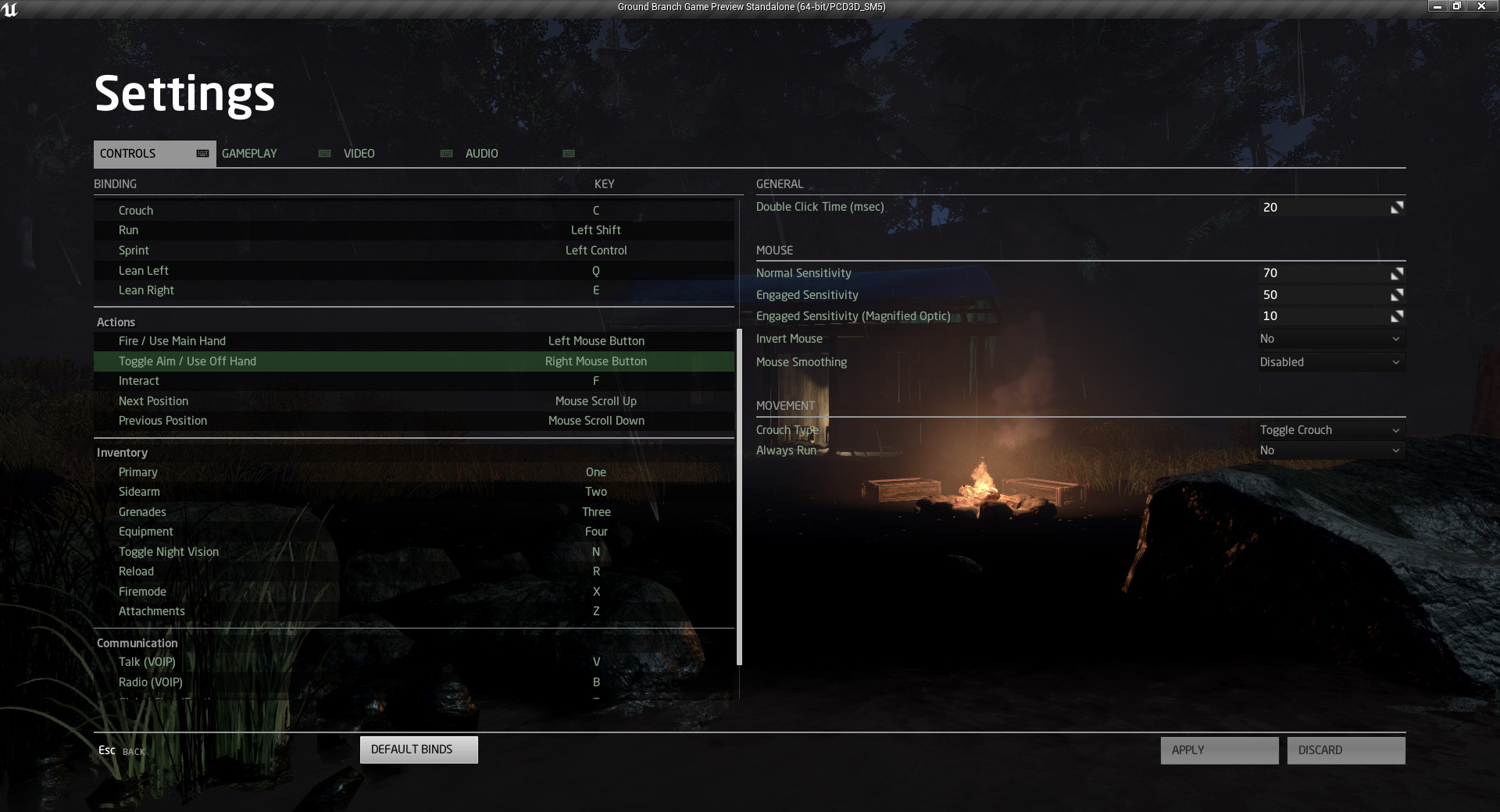Click the expand icon next to Double Click Time

(x=1397, y=207)
